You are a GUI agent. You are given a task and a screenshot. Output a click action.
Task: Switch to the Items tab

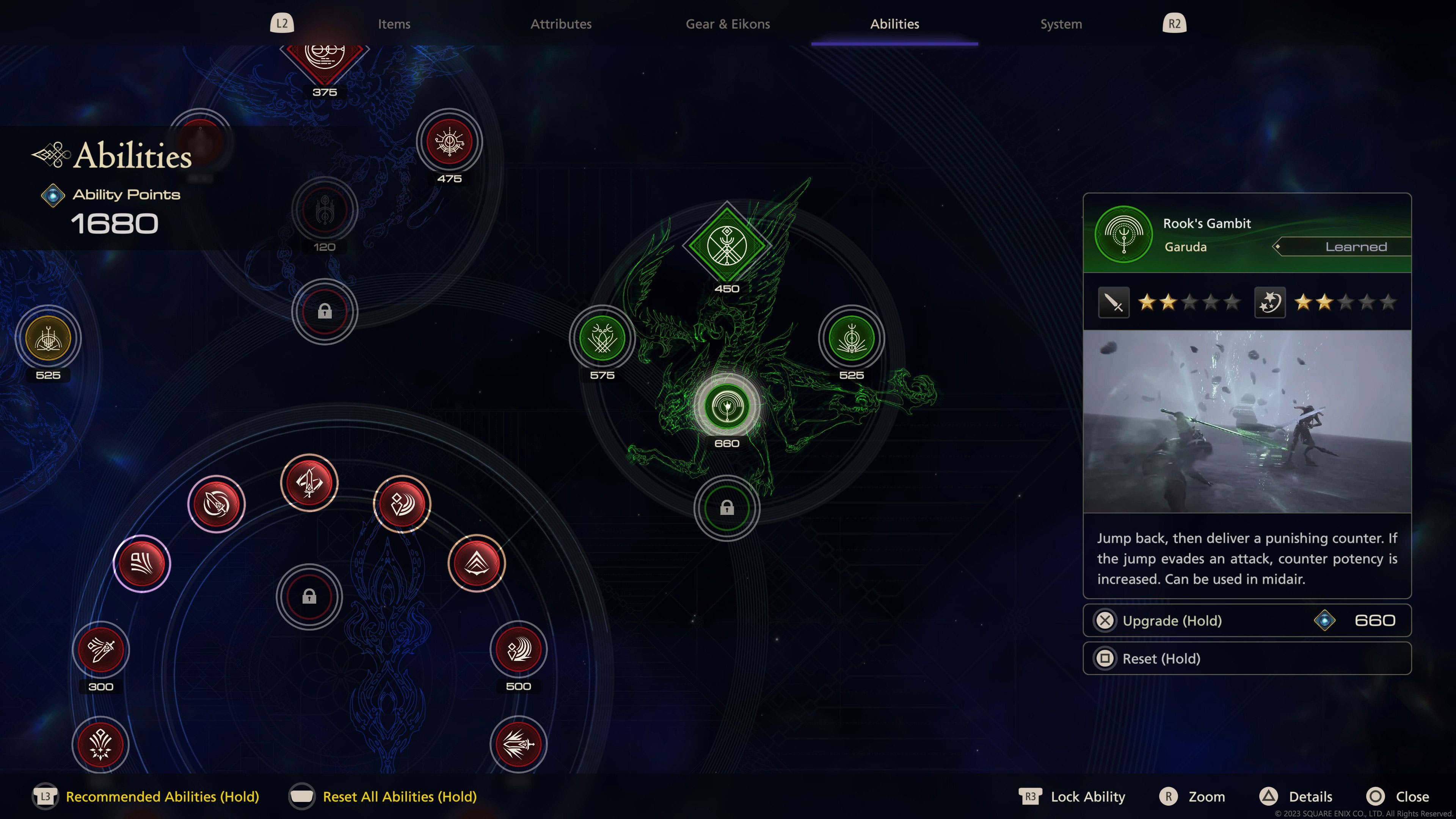[394, 24]
